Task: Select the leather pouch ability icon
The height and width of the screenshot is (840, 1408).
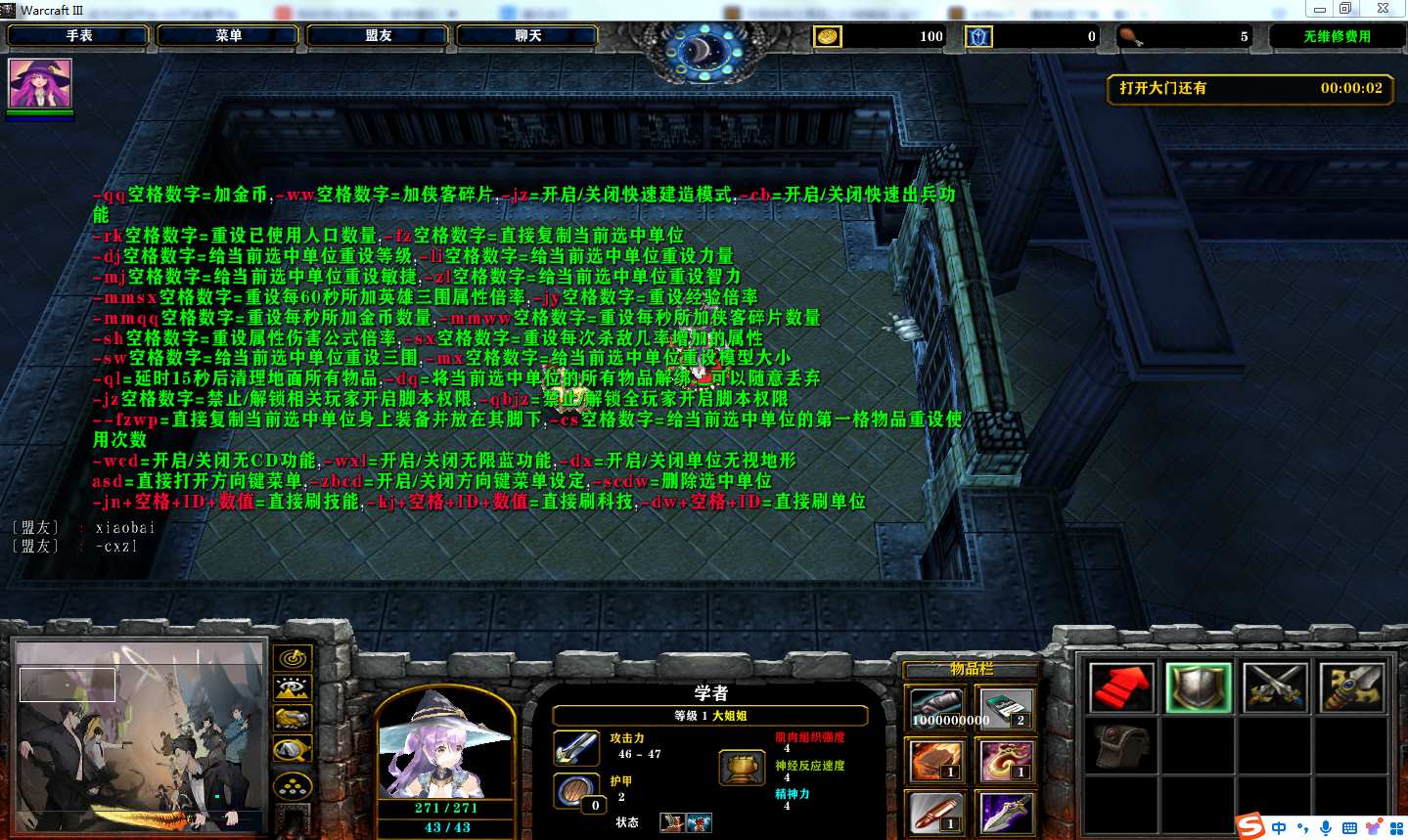Action: click(x=1122, y=746)
